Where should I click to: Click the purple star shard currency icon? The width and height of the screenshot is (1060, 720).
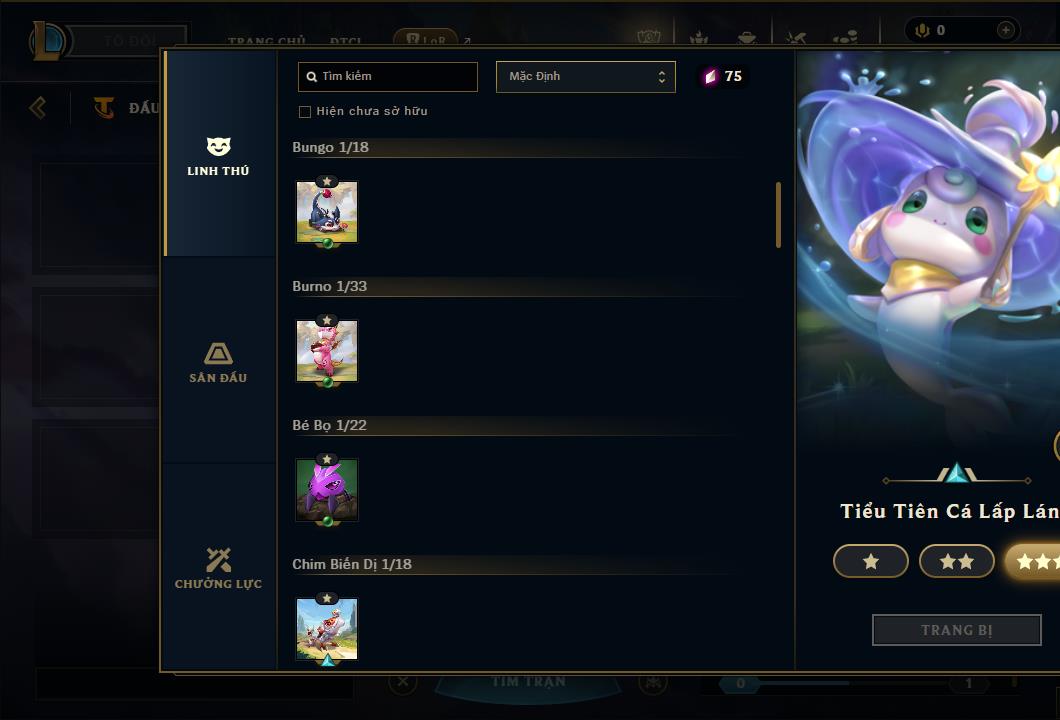pos(710,77)
